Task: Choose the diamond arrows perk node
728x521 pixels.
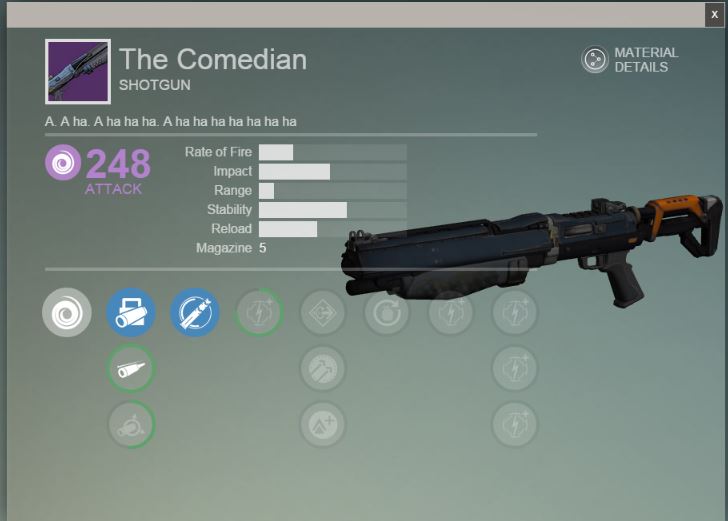Action: tap(323, 313)
